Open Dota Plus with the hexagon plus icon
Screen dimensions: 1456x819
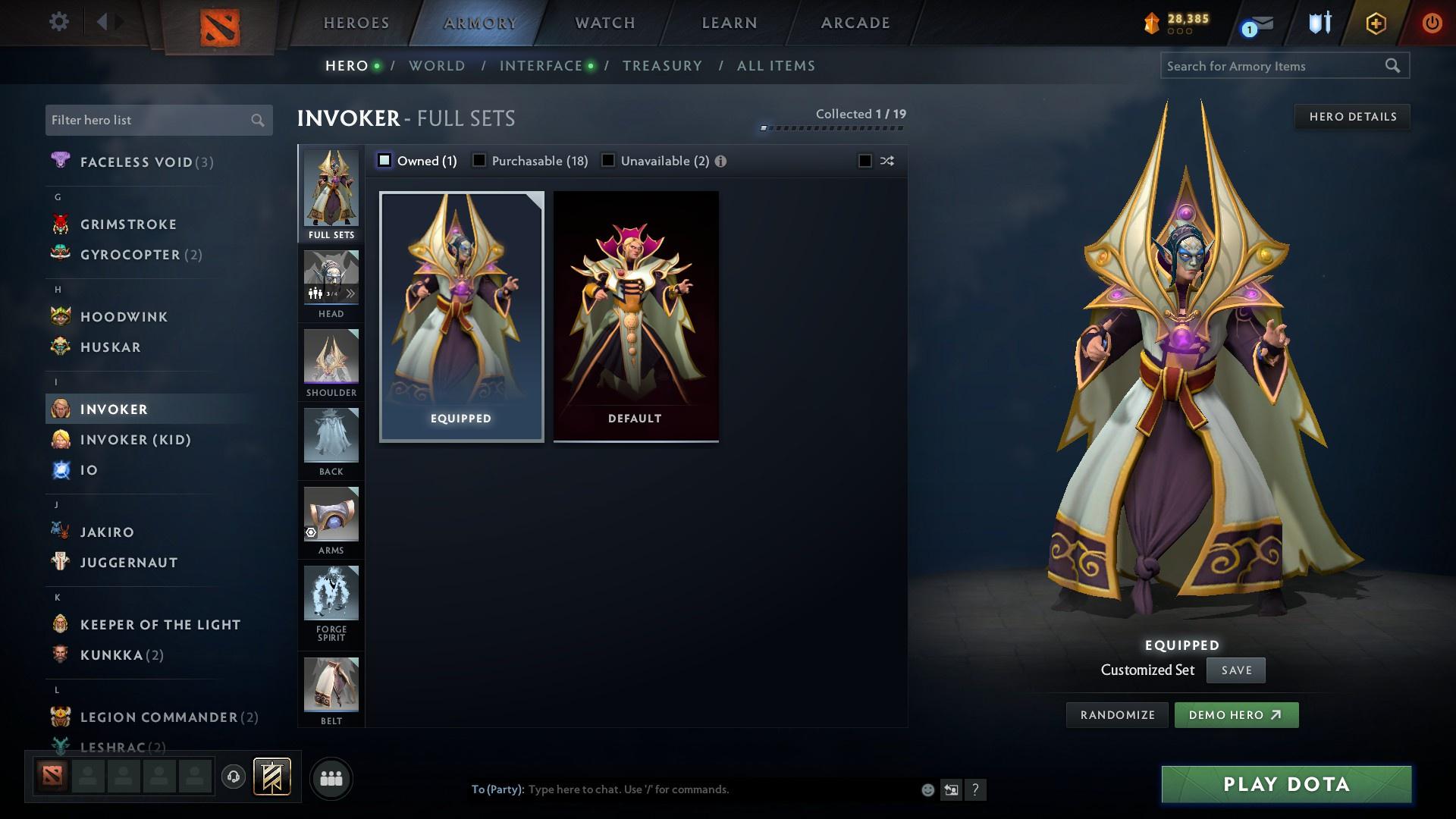1375,24
